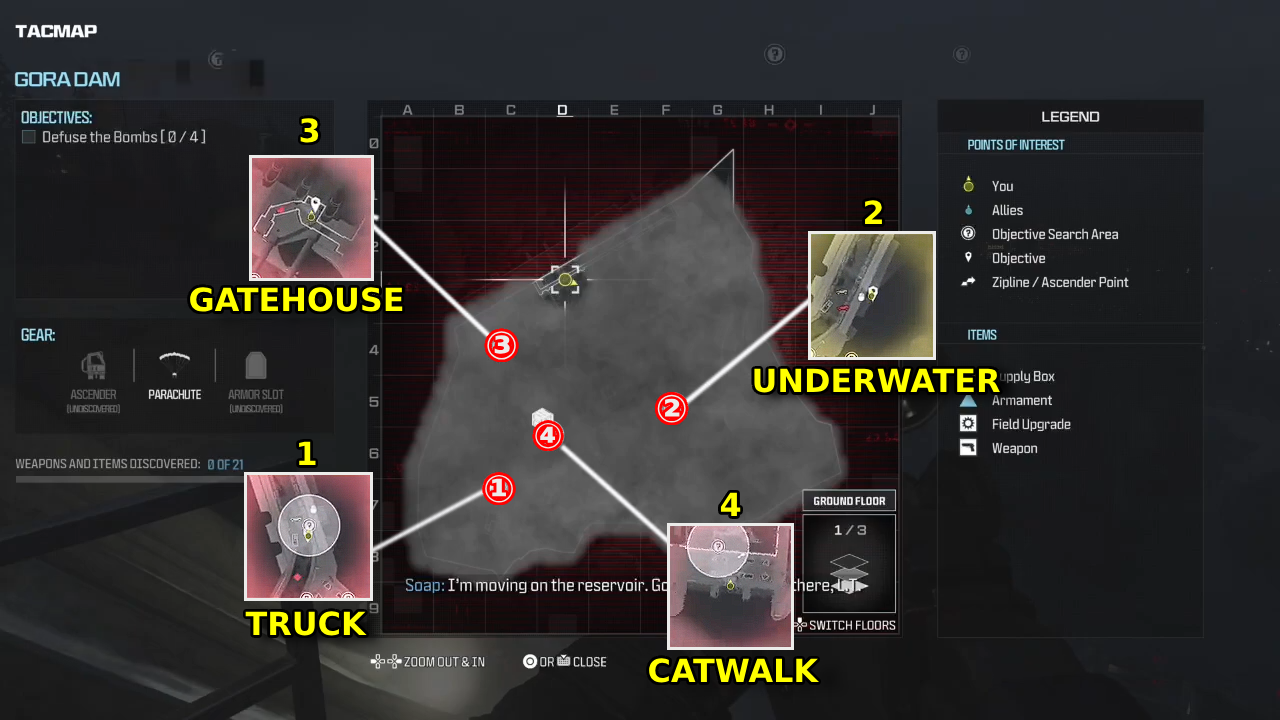Click the undiscovered Ascender gear icon

(x=92, y=366)
